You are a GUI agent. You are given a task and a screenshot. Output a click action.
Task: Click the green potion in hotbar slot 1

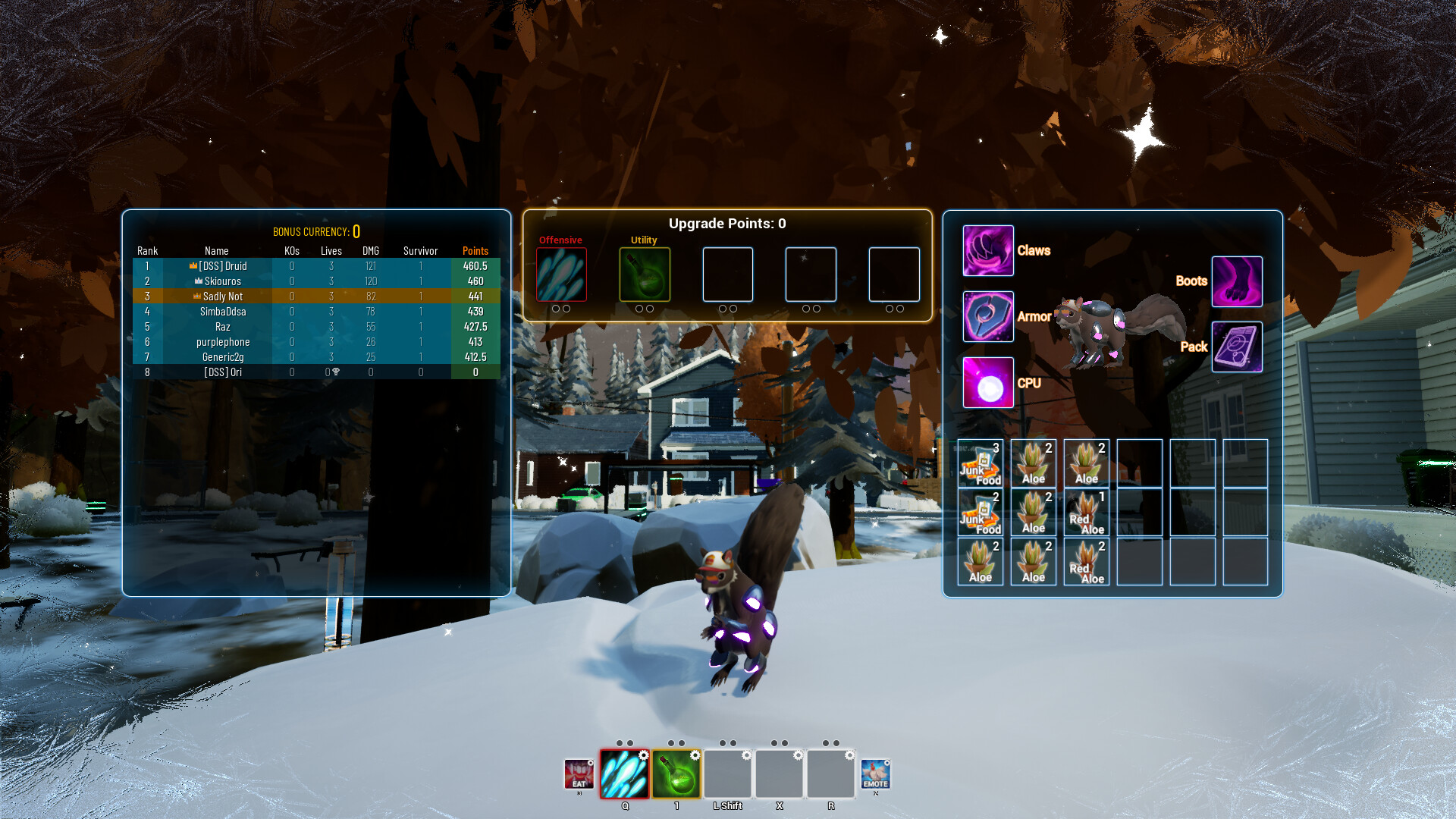coord(677,775)
